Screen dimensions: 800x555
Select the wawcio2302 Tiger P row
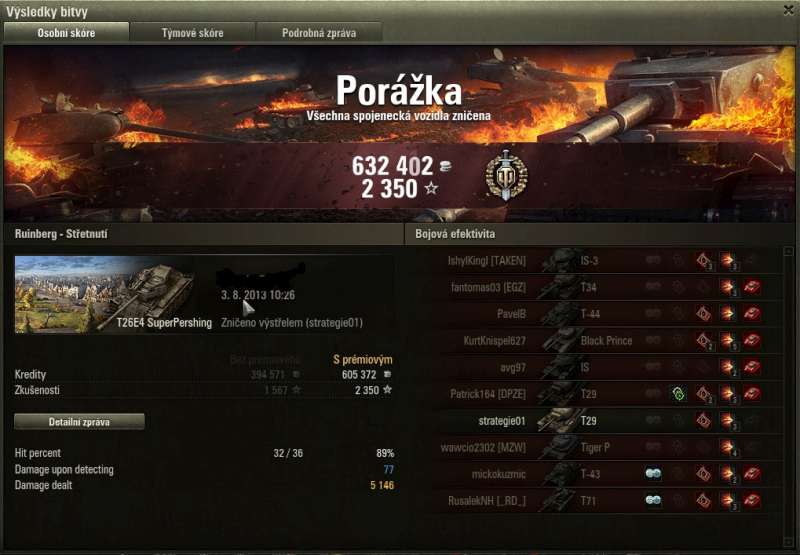coord(600,447)
